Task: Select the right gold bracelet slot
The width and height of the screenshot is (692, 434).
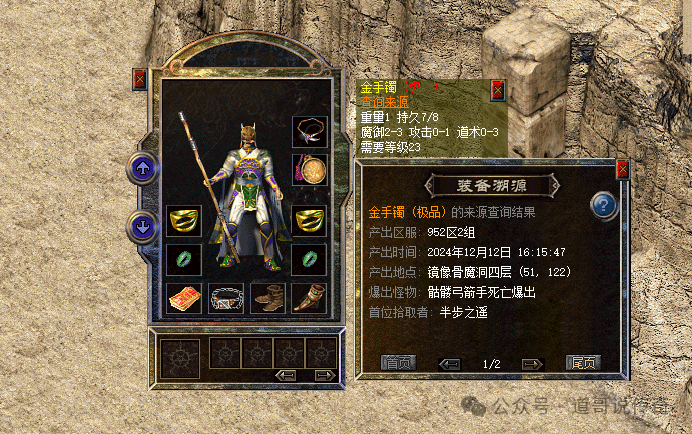Action: [309, 221]
